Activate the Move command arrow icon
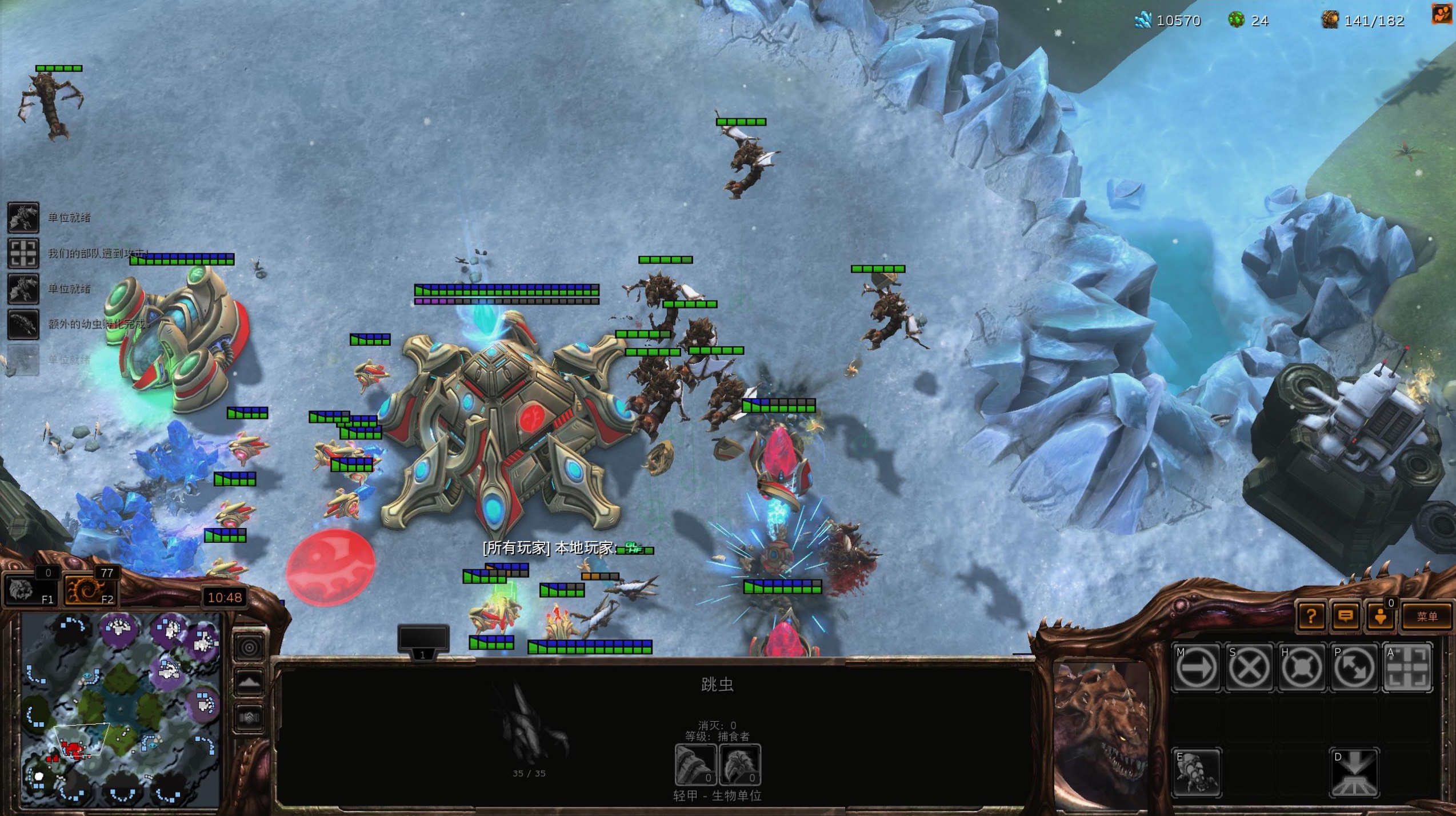Image resolution: width=1456 pixels, height=816 pixels. coord(1195,667)
